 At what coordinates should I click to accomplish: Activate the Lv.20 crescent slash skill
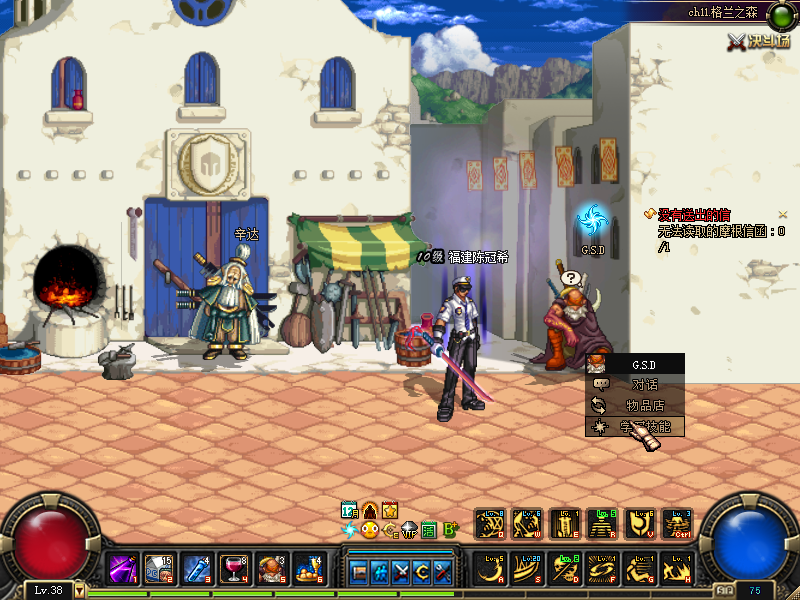tap(527, 570)
